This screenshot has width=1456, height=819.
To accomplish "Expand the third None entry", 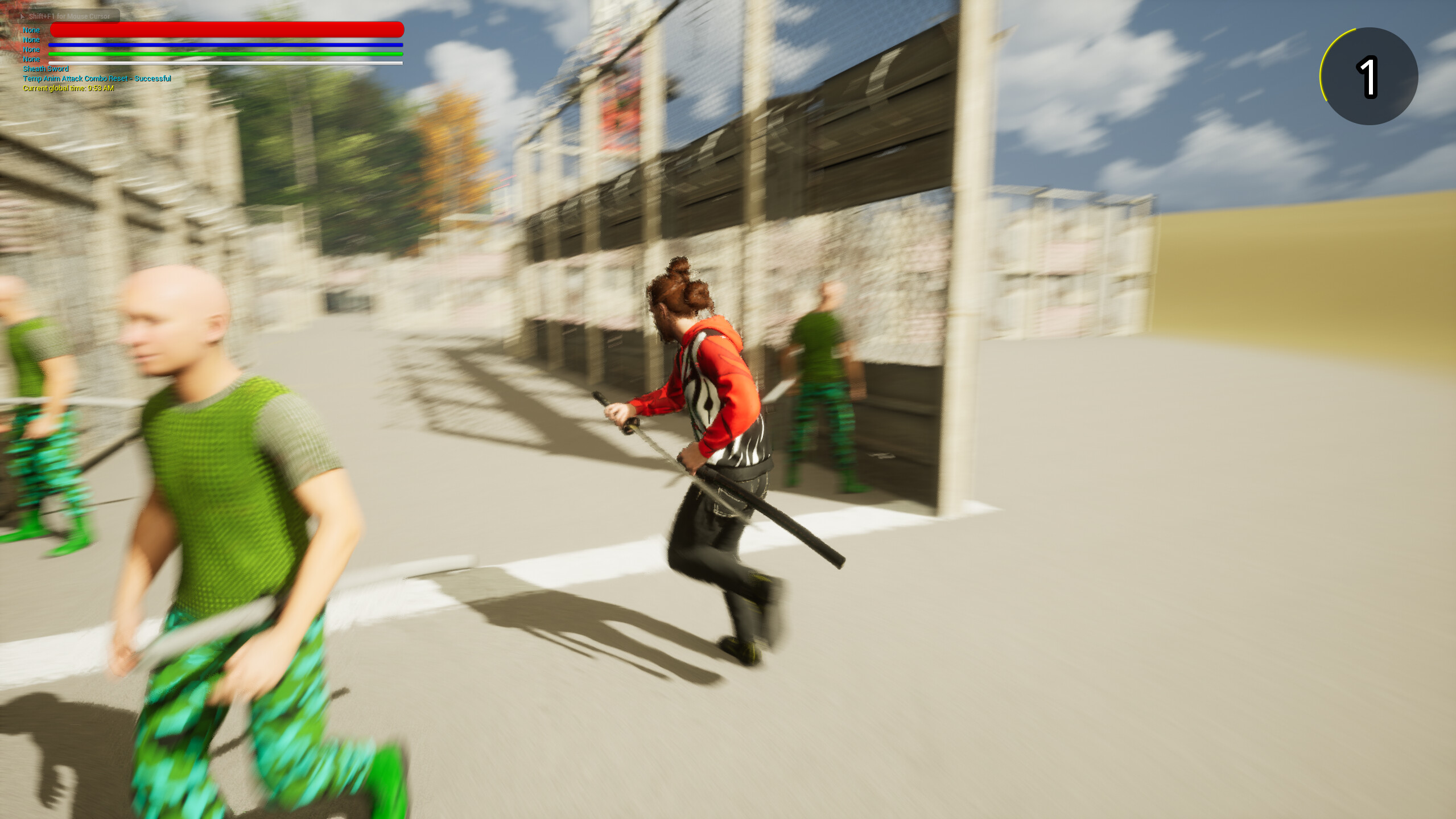I will click(31, 50).
